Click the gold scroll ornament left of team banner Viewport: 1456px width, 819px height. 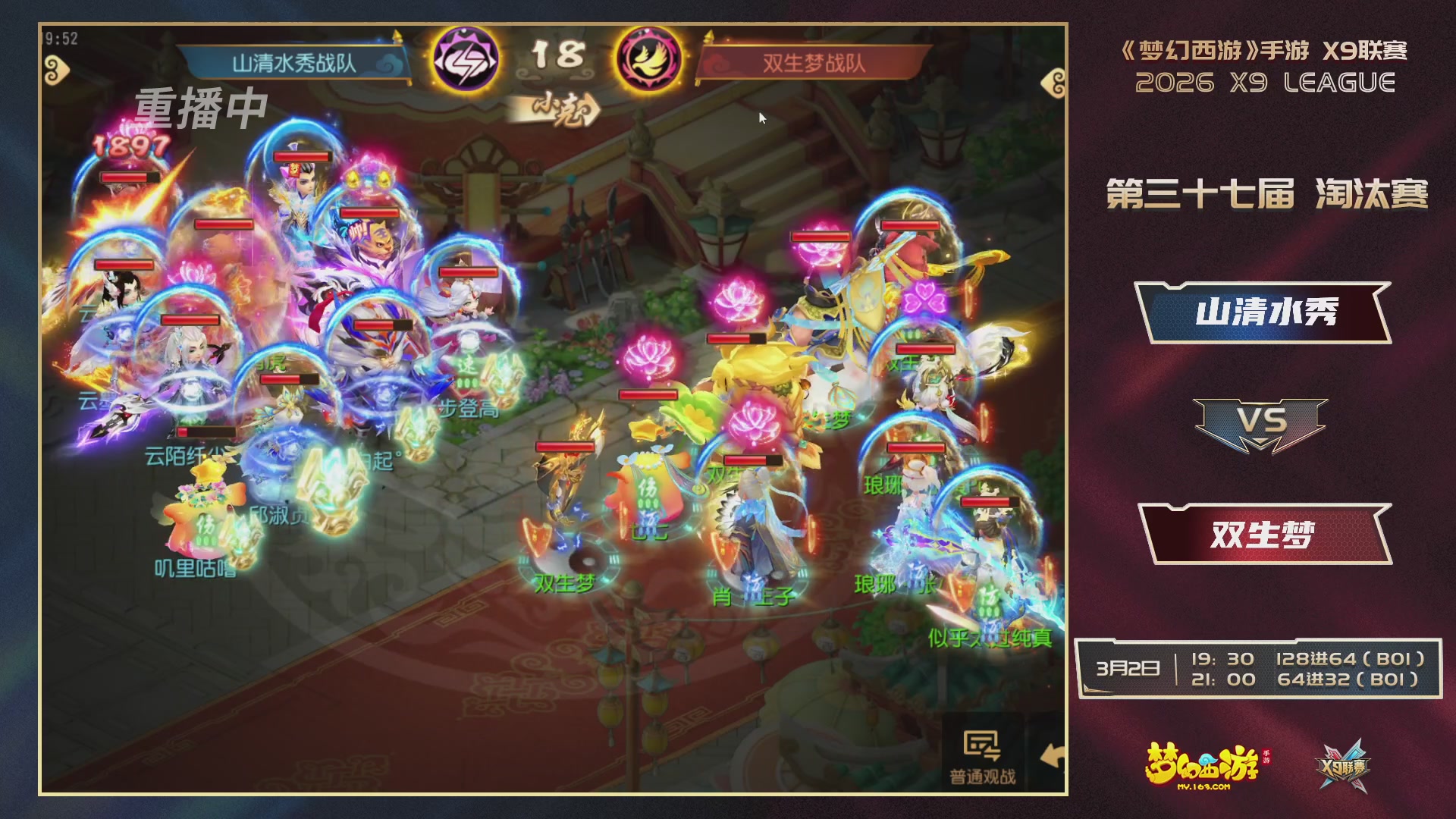coord(58,71)
